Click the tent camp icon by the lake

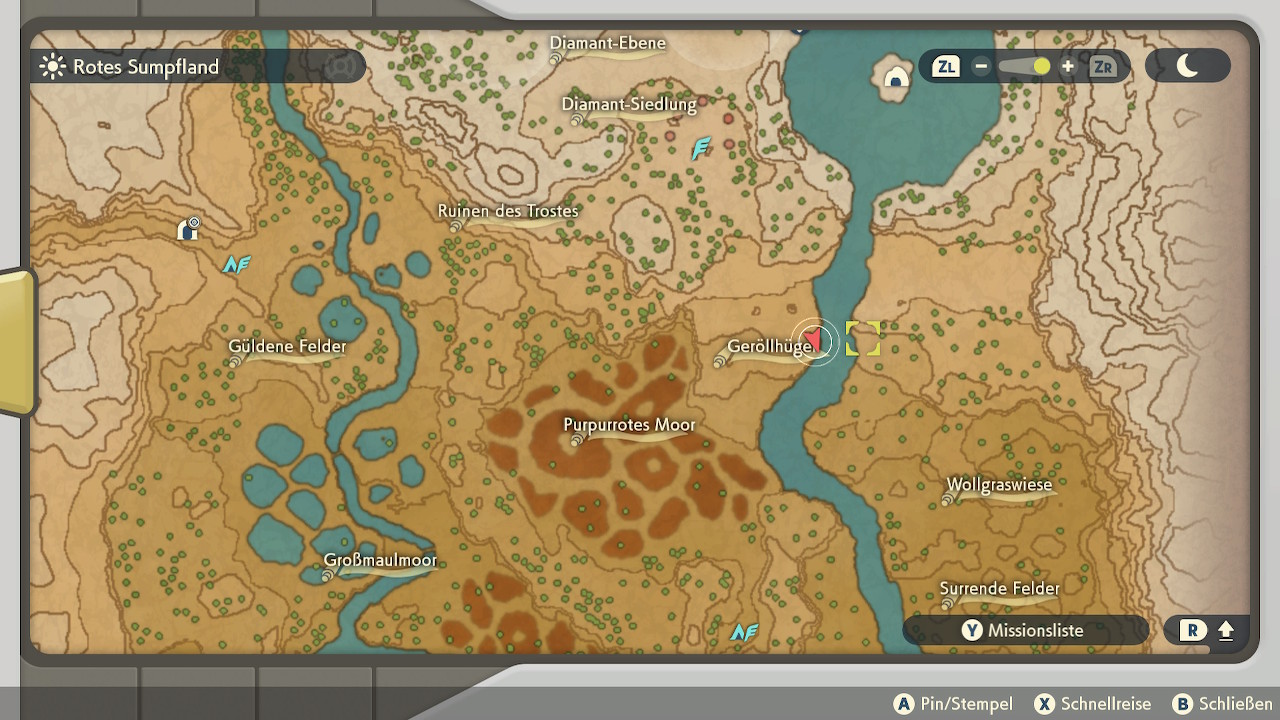[894, 76]
